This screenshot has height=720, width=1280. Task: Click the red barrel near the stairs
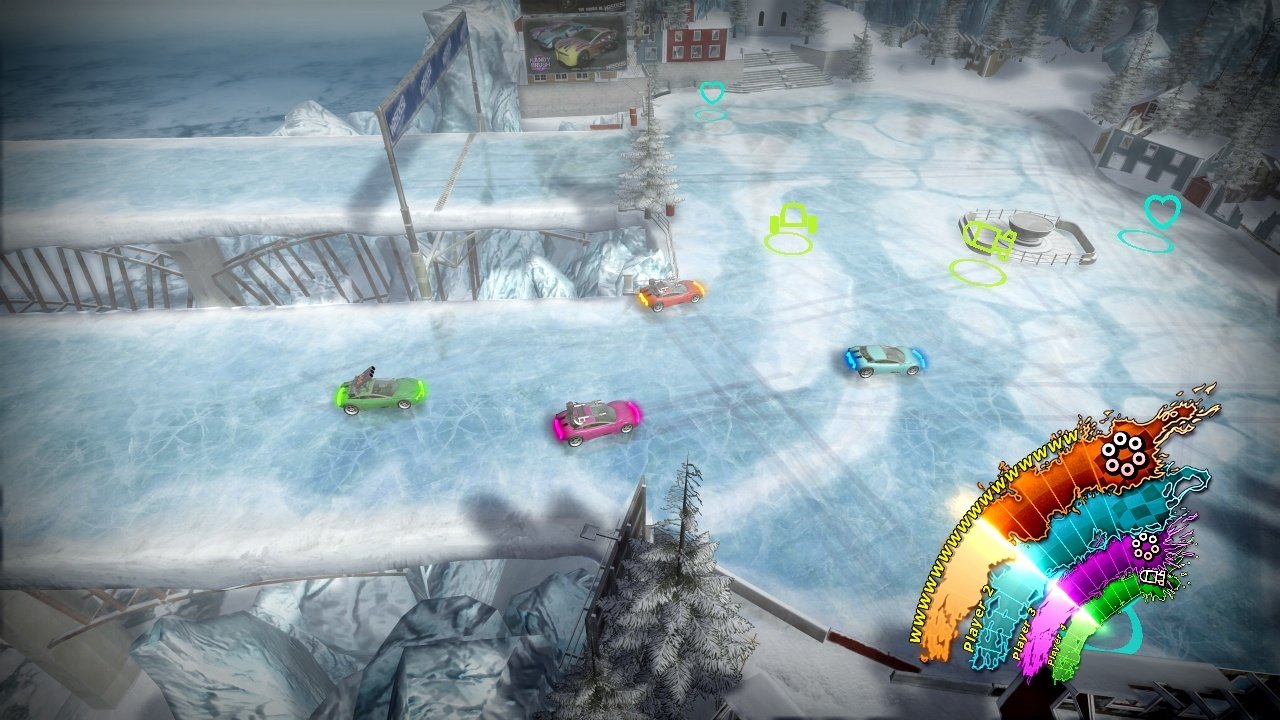click(633, 116)
